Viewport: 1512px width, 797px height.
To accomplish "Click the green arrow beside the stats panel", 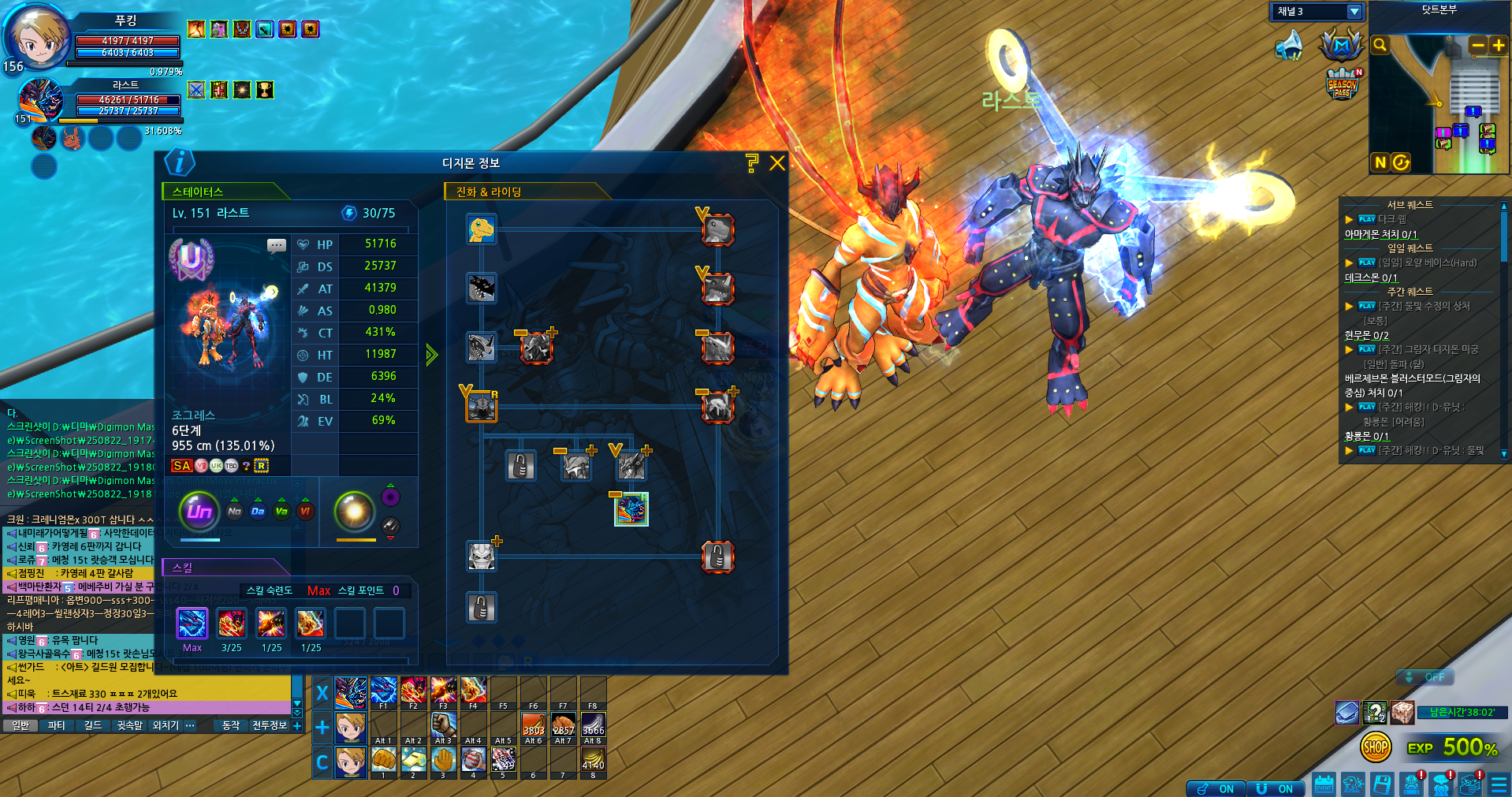I will [431, 355].
